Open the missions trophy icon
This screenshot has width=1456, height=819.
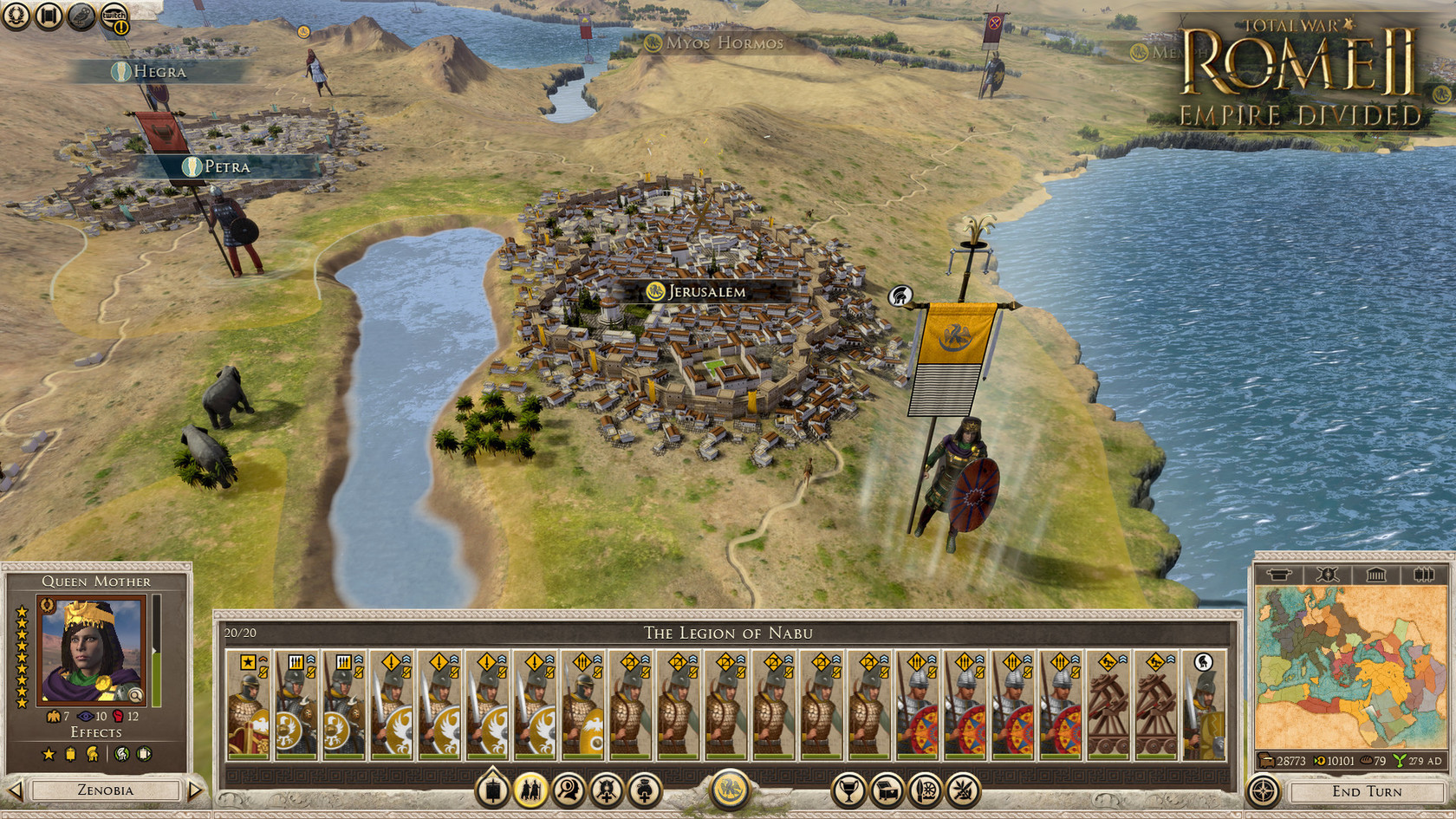coord(850,790)
